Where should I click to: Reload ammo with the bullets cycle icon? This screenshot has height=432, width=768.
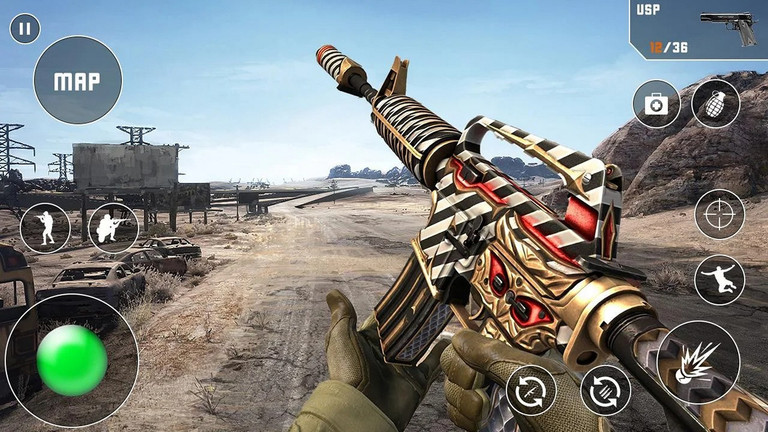606,390
